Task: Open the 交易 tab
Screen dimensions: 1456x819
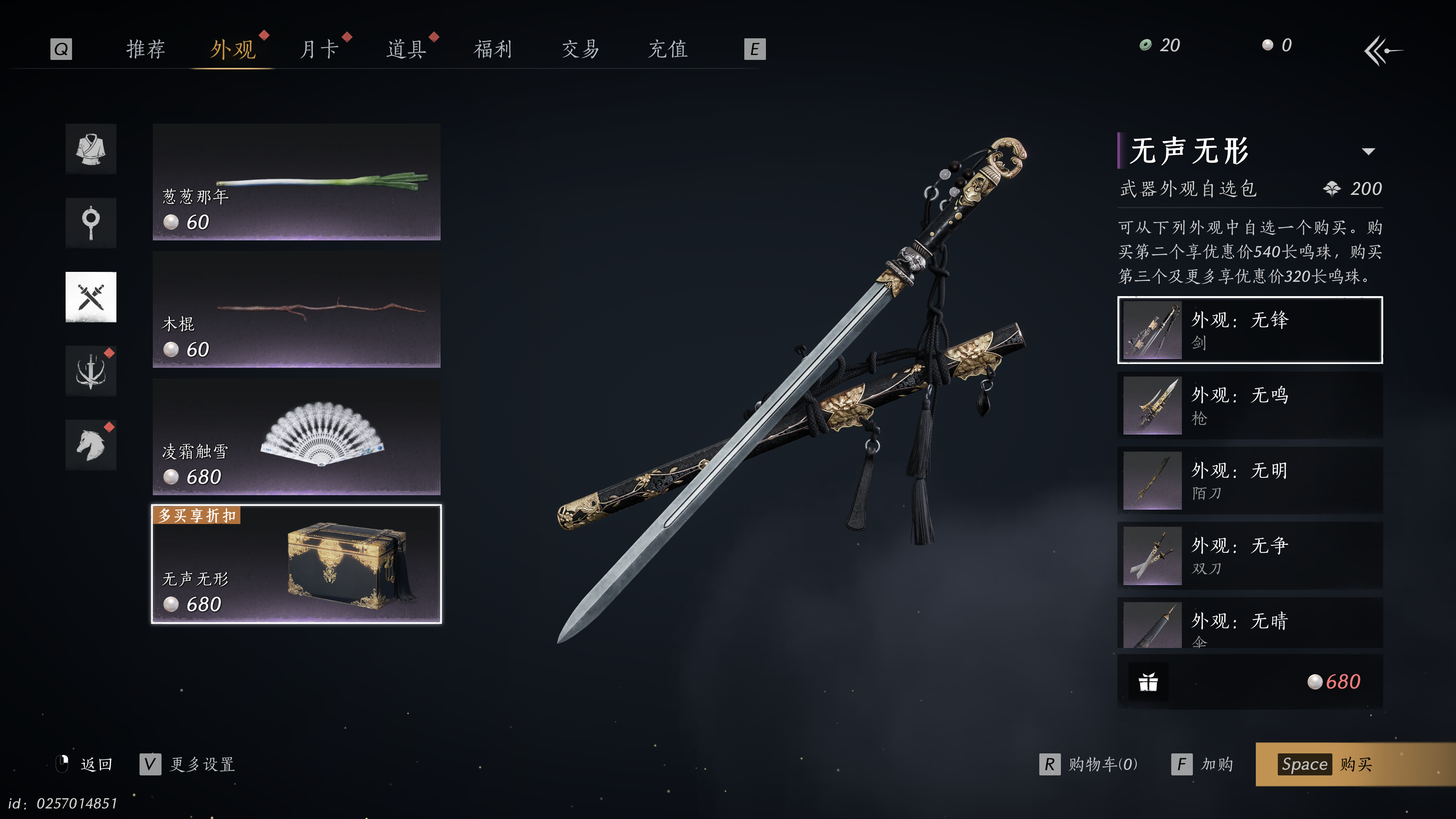Action: 581,49
